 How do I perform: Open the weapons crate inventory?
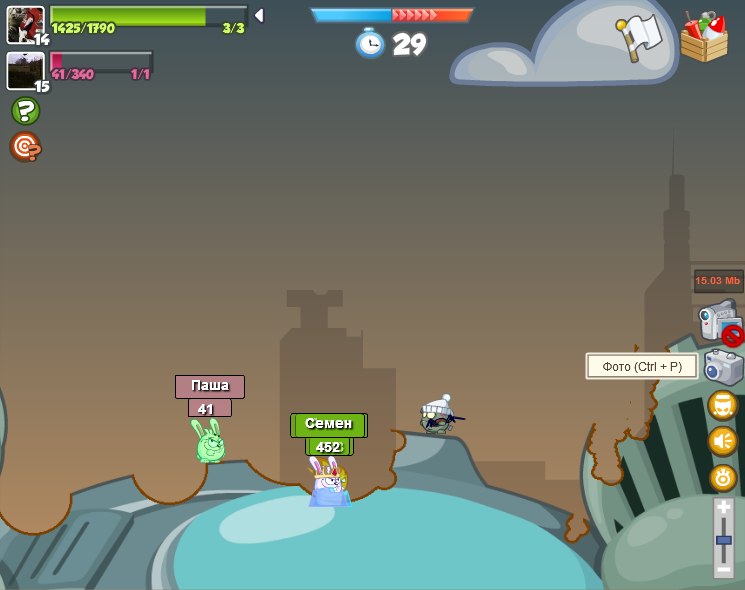click(704, 37)
